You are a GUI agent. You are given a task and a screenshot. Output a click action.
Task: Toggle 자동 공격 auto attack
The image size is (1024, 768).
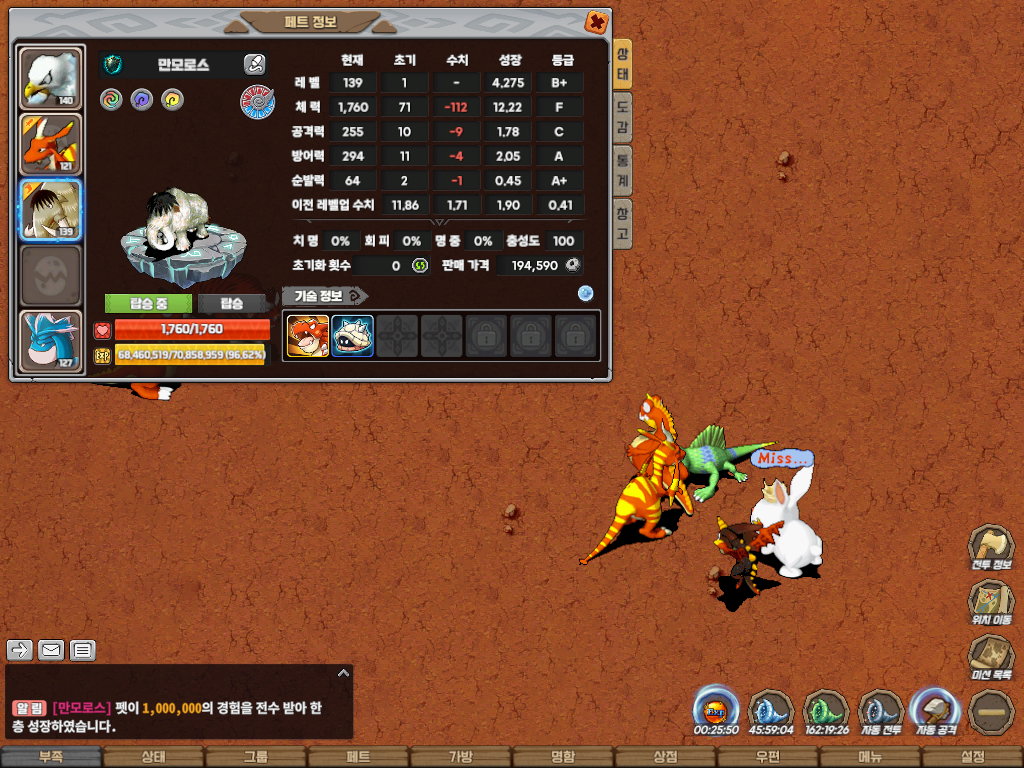(x=934, y=711)
